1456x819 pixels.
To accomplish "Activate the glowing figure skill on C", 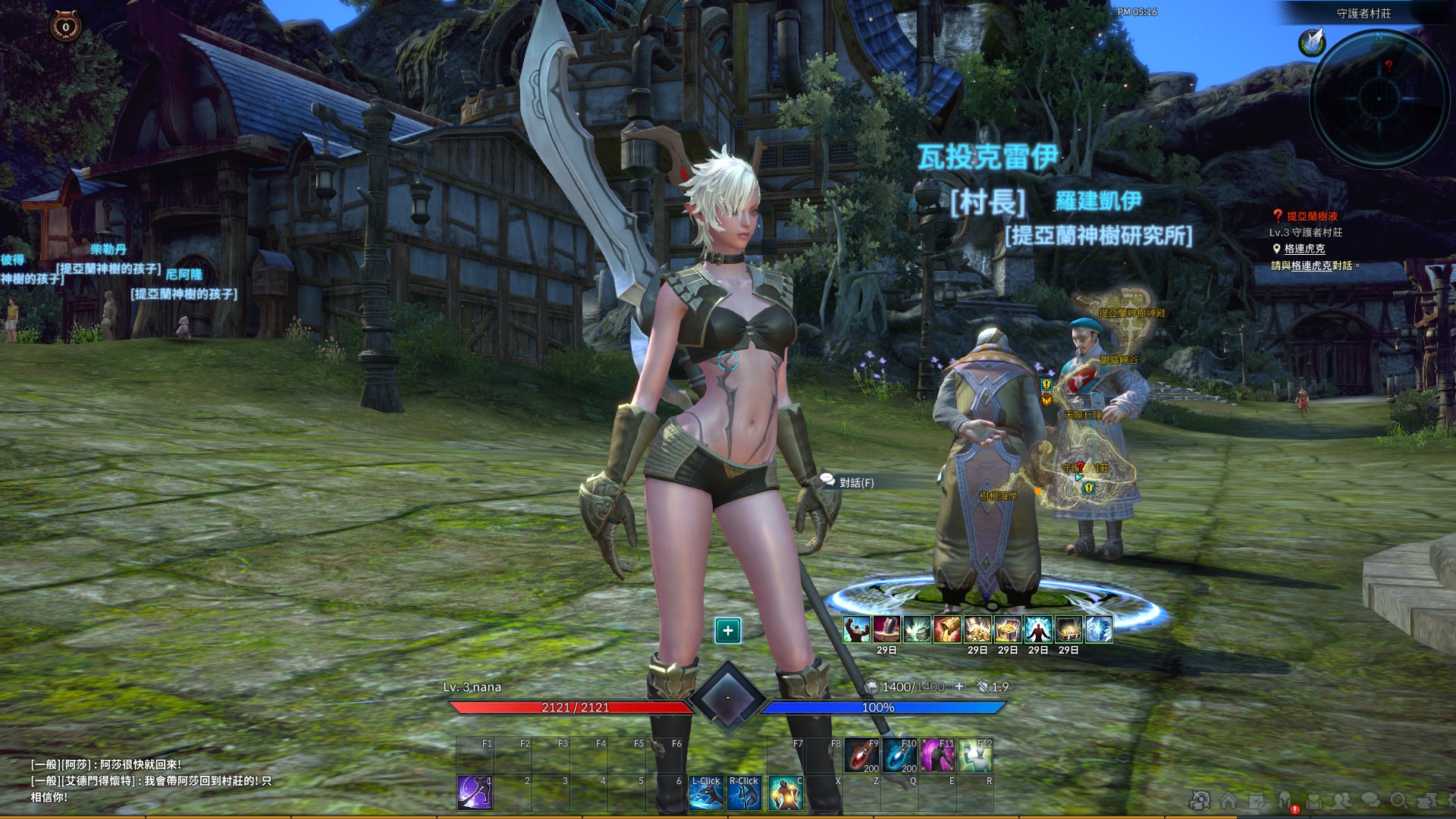I will pos(785,792).
